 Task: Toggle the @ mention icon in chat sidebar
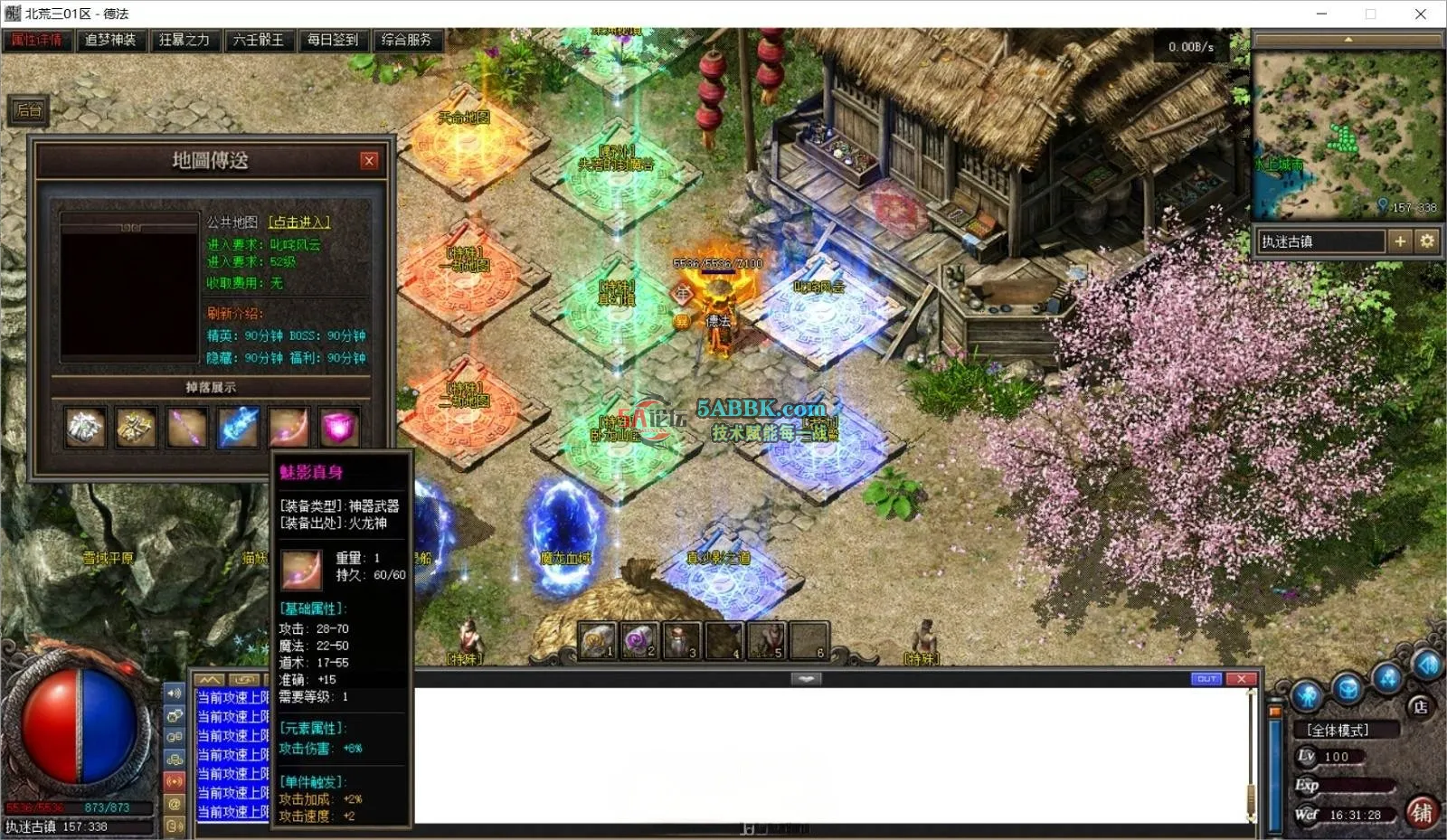point(175,805)
